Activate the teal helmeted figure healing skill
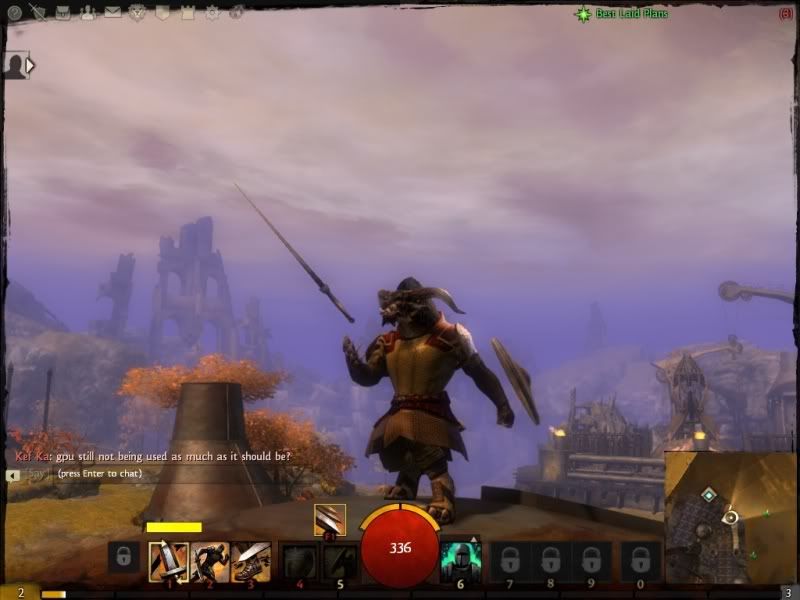800x600 pixels. coord(460,560)
